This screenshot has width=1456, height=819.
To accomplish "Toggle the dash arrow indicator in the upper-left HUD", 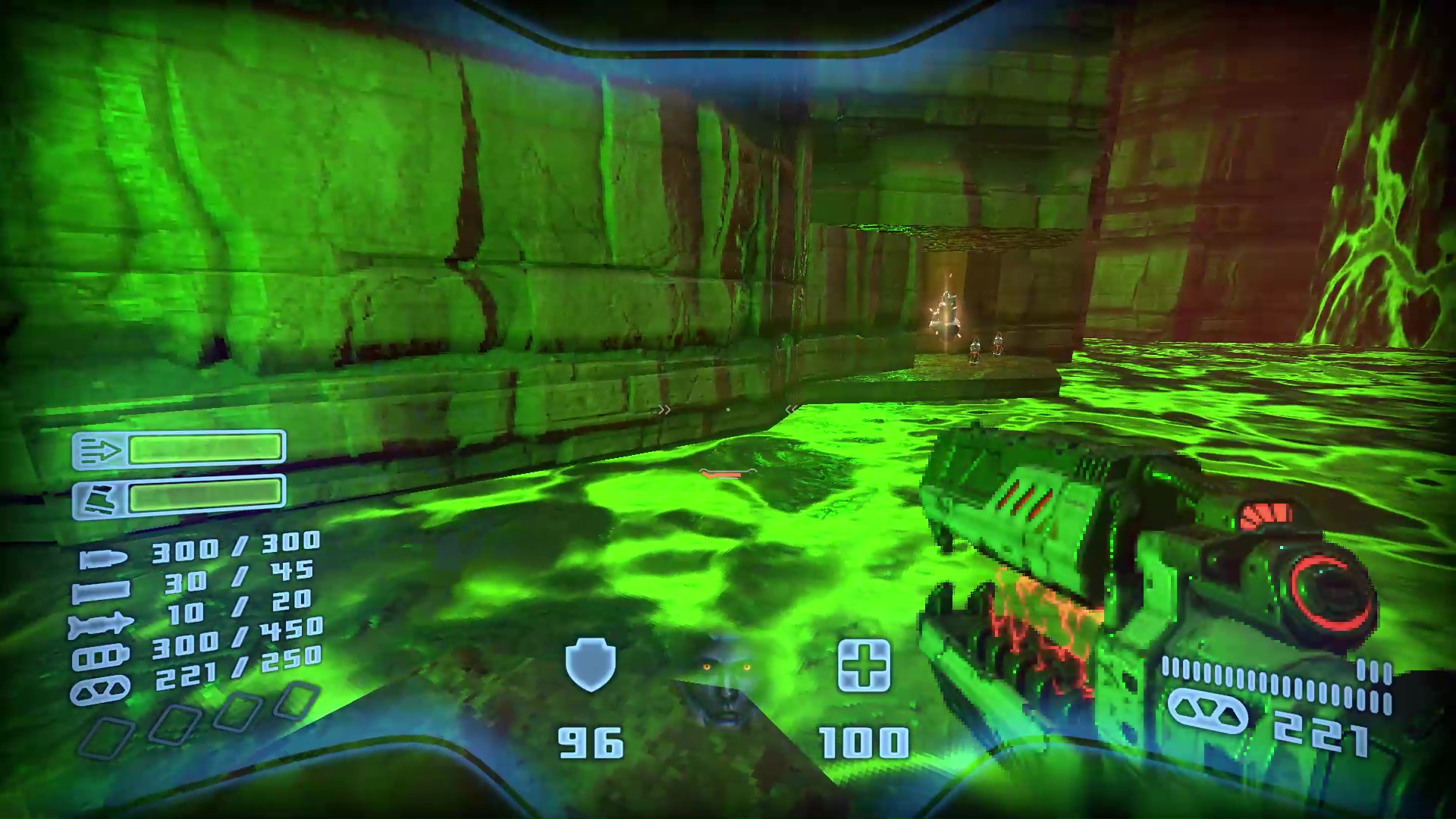I will pos(101,450).
